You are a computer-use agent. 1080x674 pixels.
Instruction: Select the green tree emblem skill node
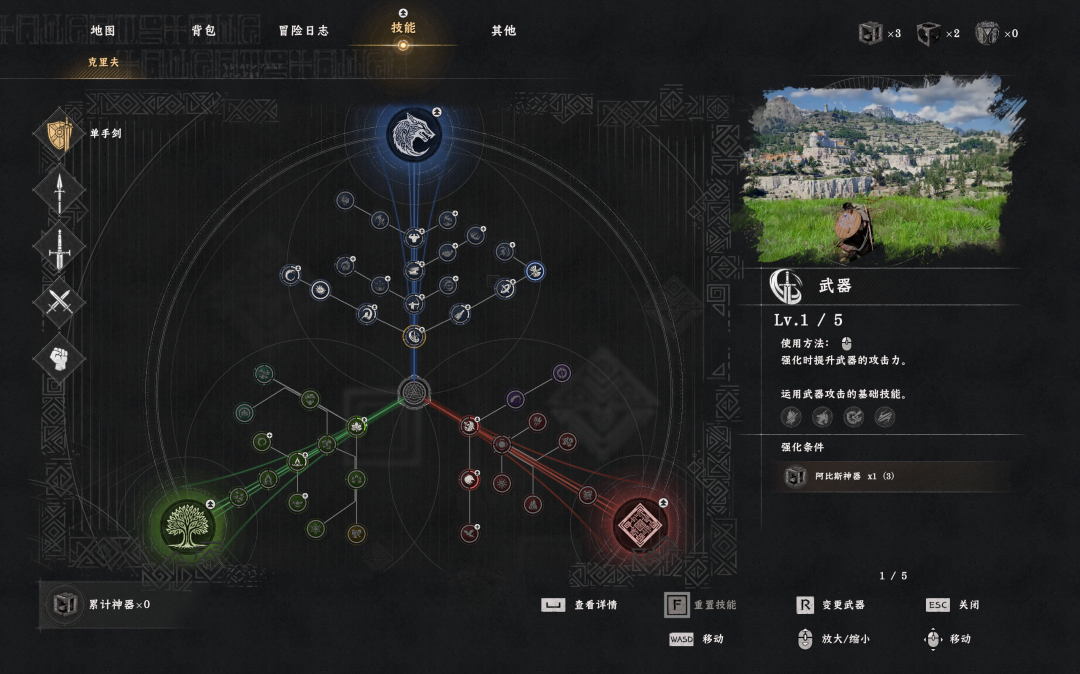click(x=188, y=525)
